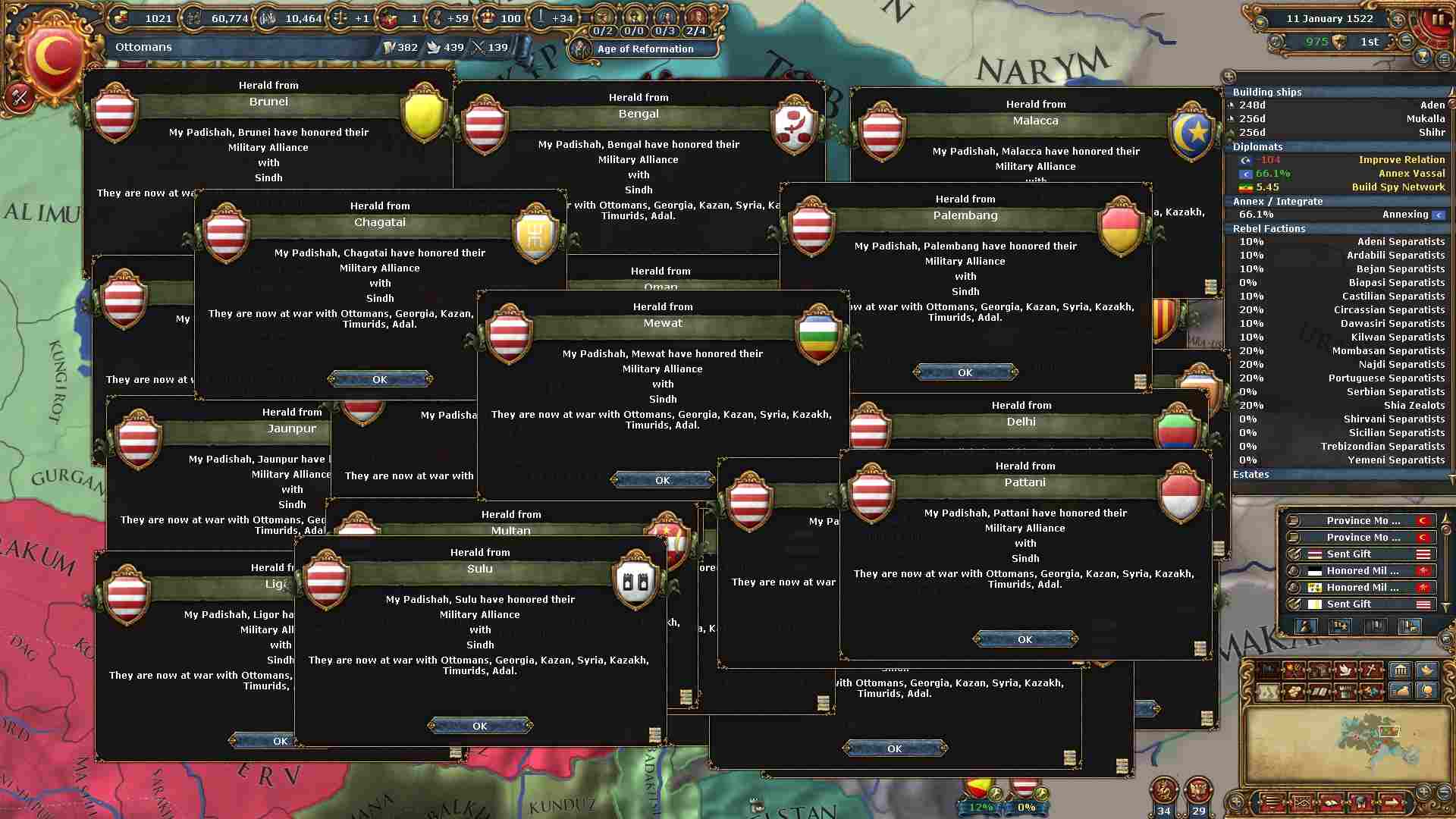Expand the Estates section in the outliner

[x=1251, y=475]
